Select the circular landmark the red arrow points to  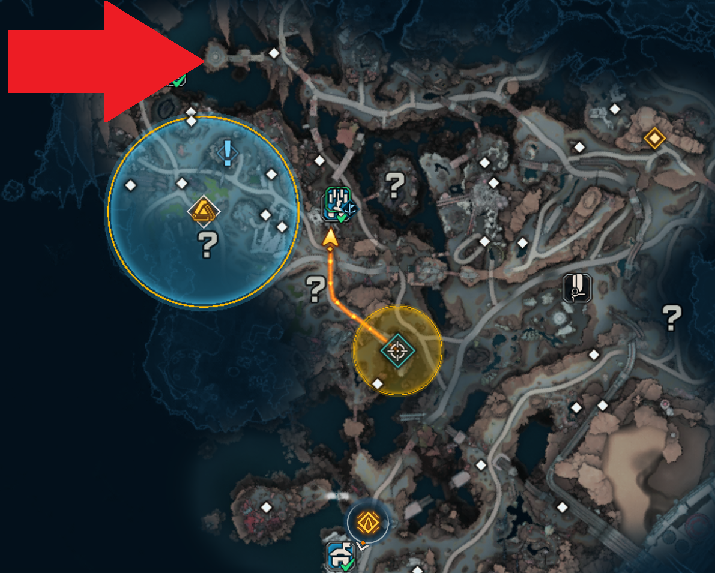click(x=216, y=57)
